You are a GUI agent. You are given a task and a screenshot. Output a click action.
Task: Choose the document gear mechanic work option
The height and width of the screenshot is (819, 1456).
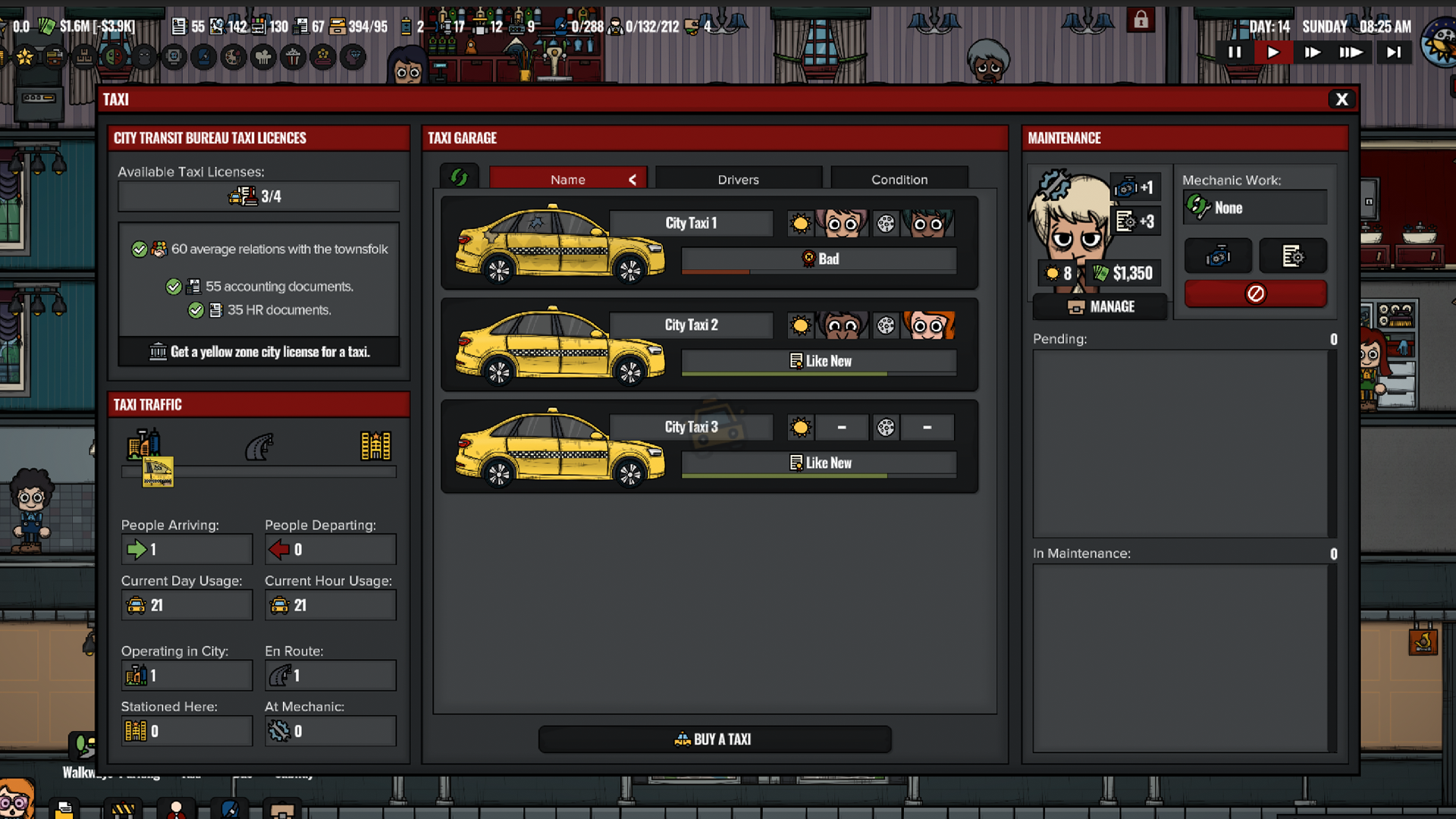(1292, 256)
